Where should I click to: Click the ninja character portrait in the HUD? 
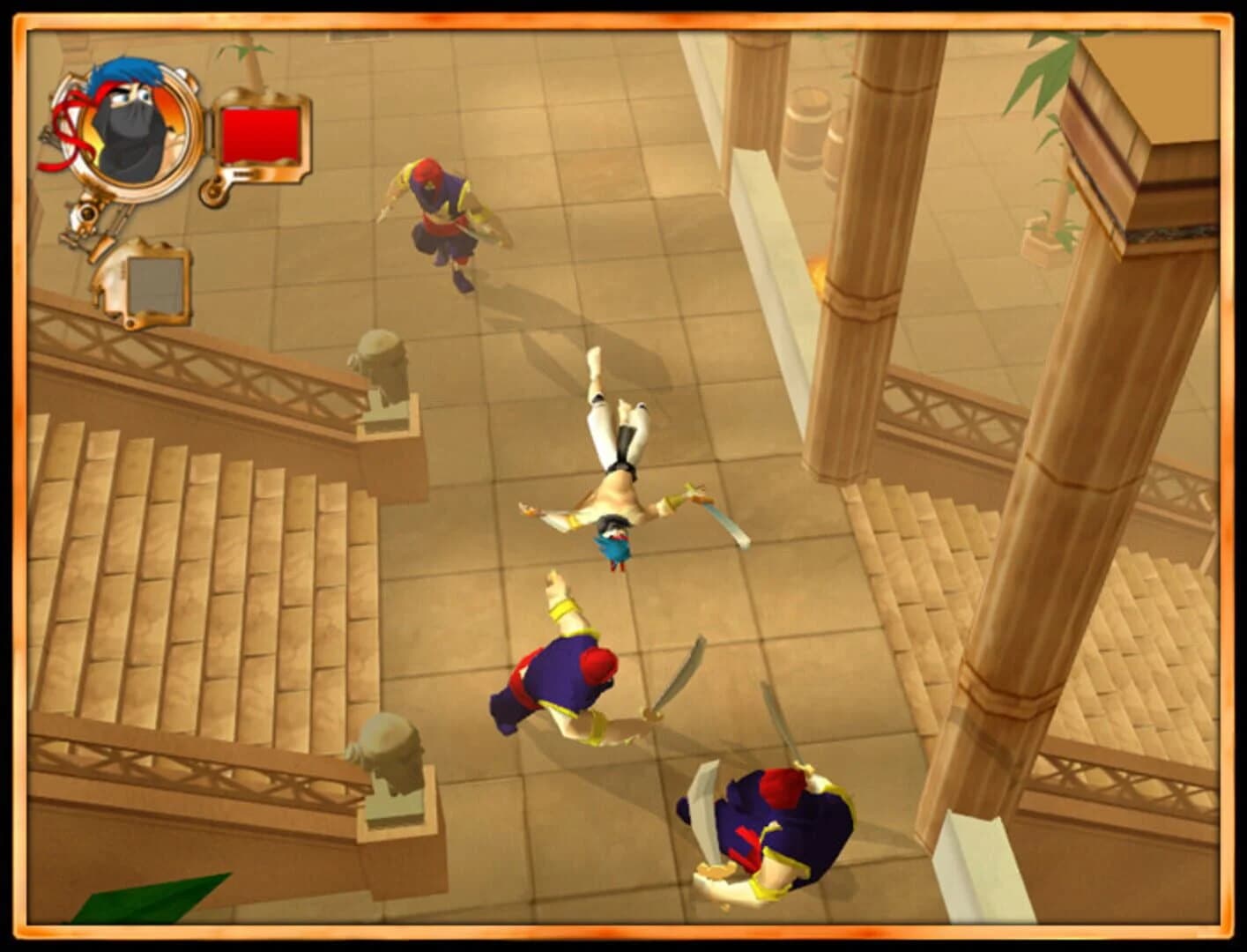[x=128, y=128]
